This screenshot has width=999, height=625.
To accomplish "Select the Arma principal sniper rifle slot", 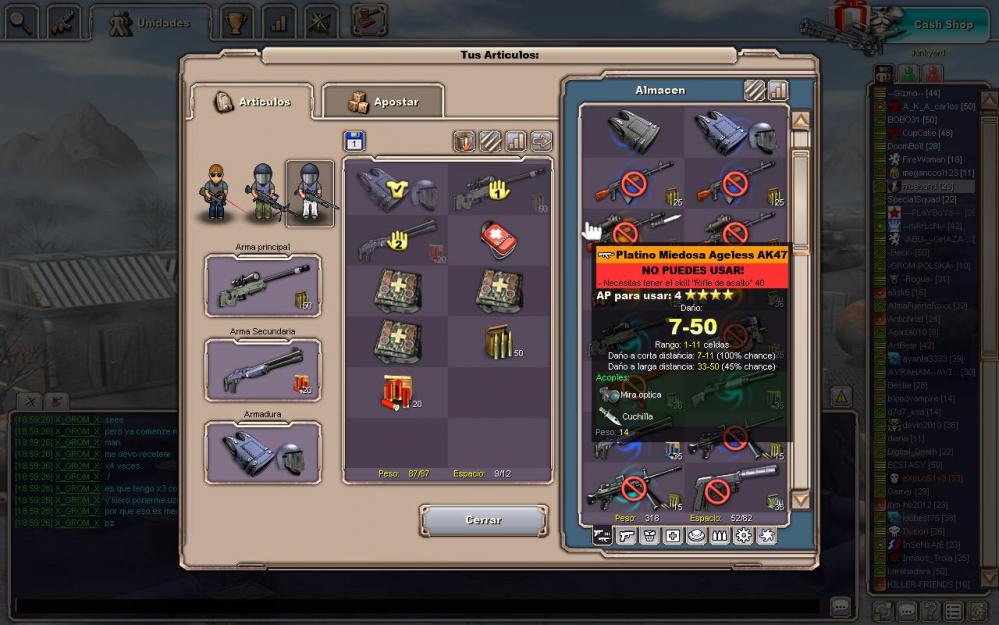I will point(262,285).
